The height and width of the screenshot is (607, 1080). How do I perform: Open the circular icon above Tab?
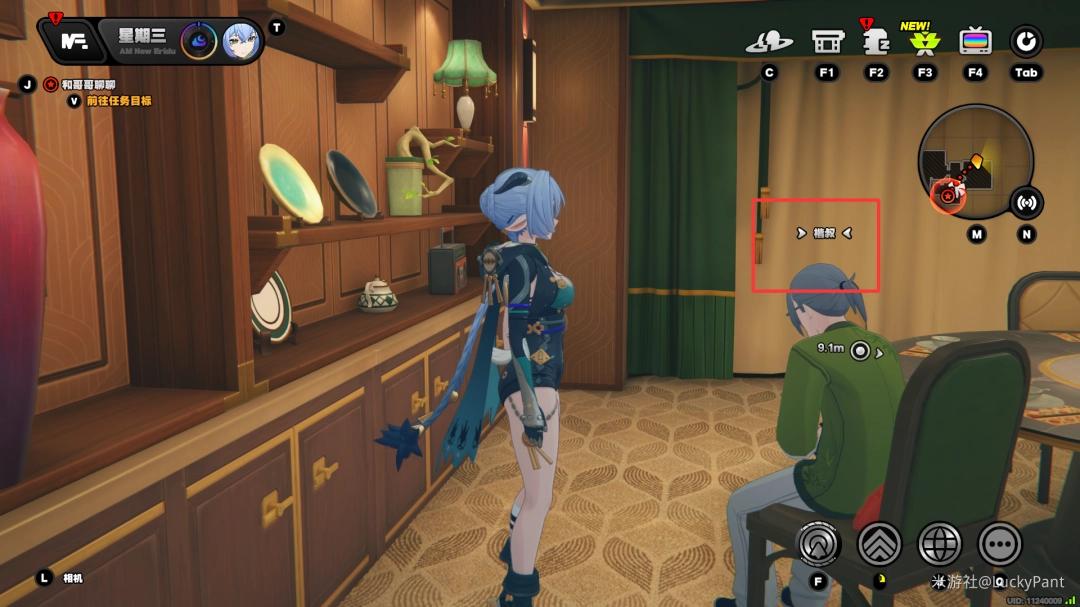click(1026, 42)
